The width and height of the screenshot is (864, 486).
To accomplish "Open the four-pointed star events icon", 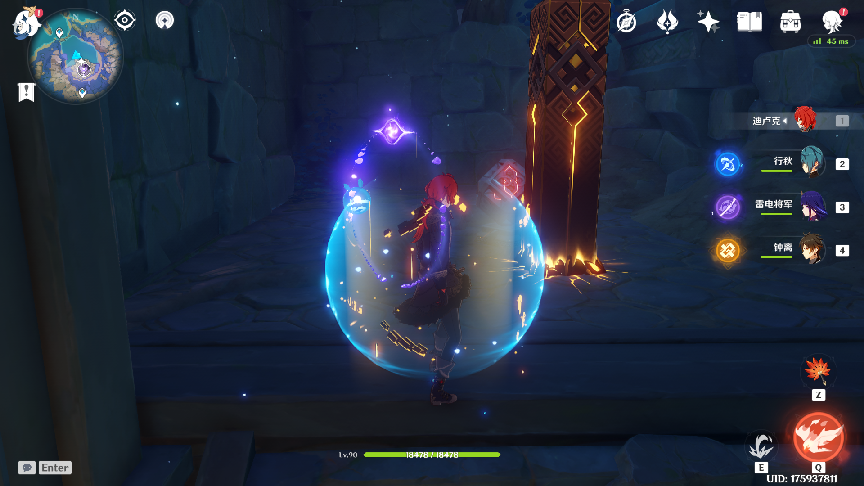I will [x=709, y=21].
